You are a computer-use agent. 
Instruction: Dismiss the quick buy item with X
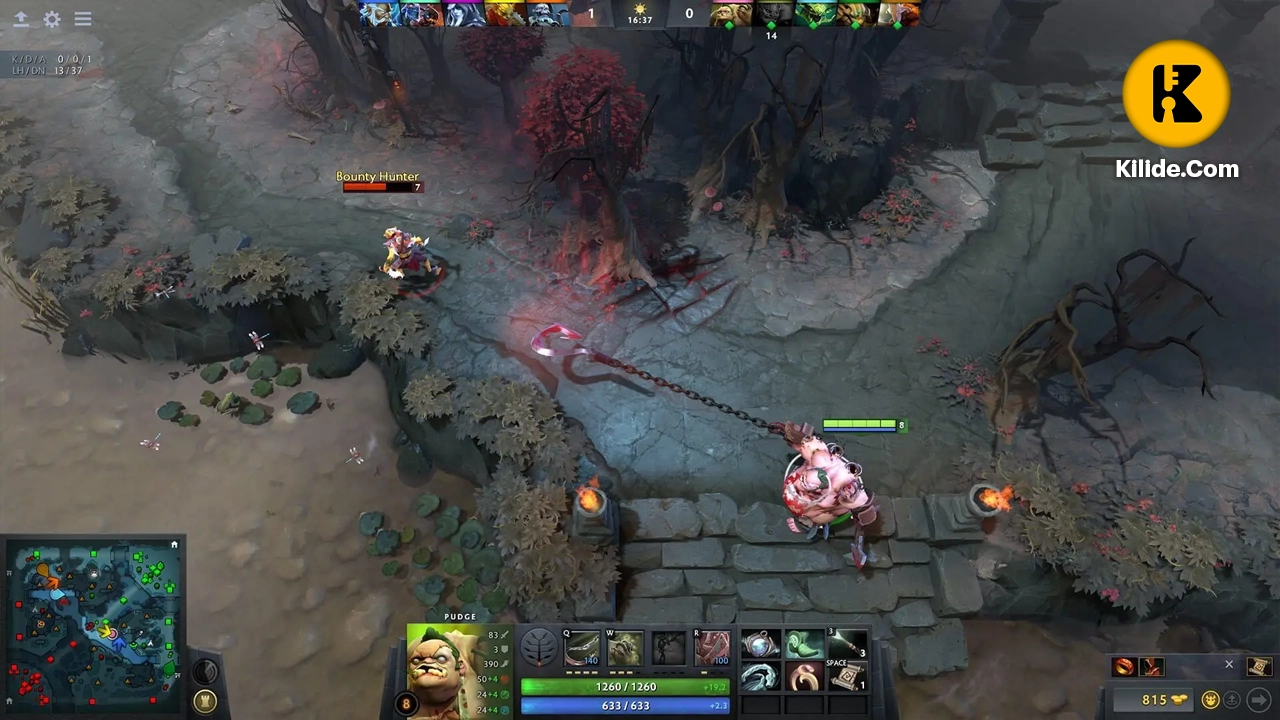click(x=1229, y=664)
